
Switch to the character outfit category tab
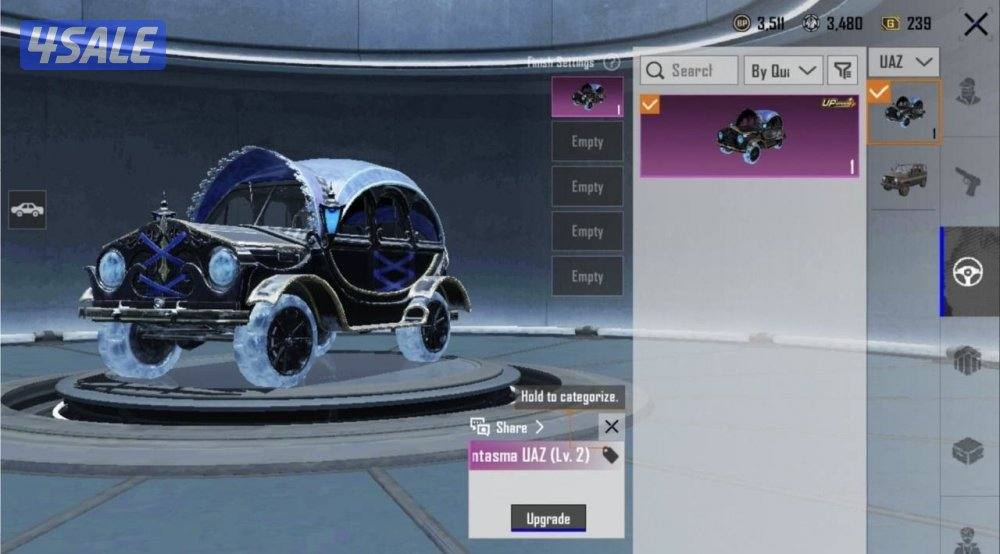(968, 92)
